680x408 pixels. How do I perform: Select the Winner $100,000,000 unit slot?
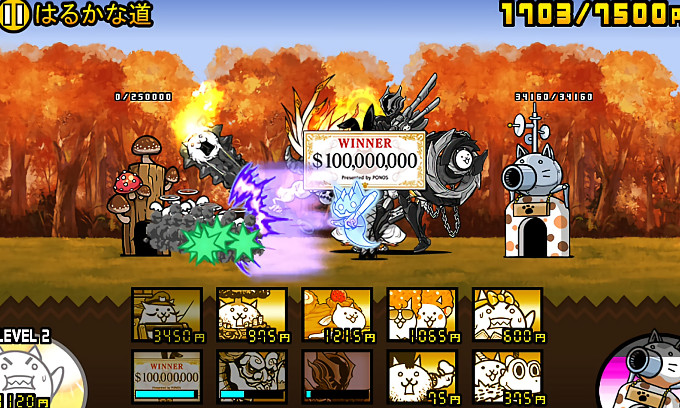pyautogui.click(x=166, y=376)
